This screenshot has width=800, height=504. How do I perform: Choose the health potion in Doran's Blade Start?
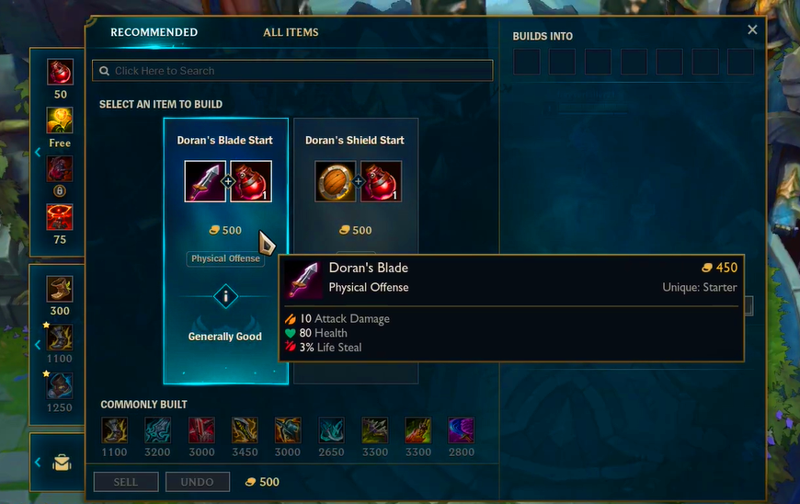[x=251, y=181]
